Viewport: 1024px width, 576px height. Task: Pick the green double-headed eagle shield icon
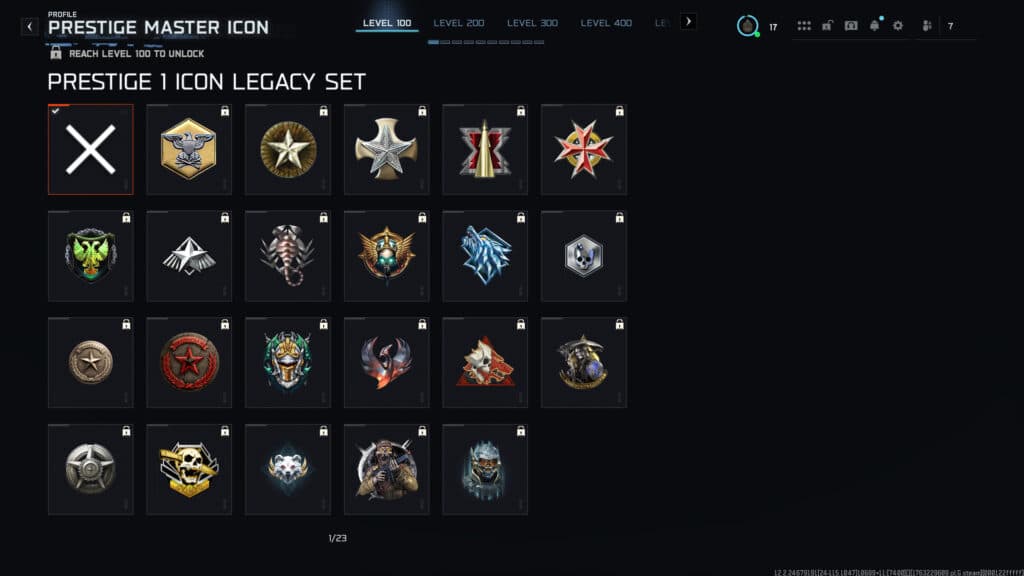click(x=90, y=255)
